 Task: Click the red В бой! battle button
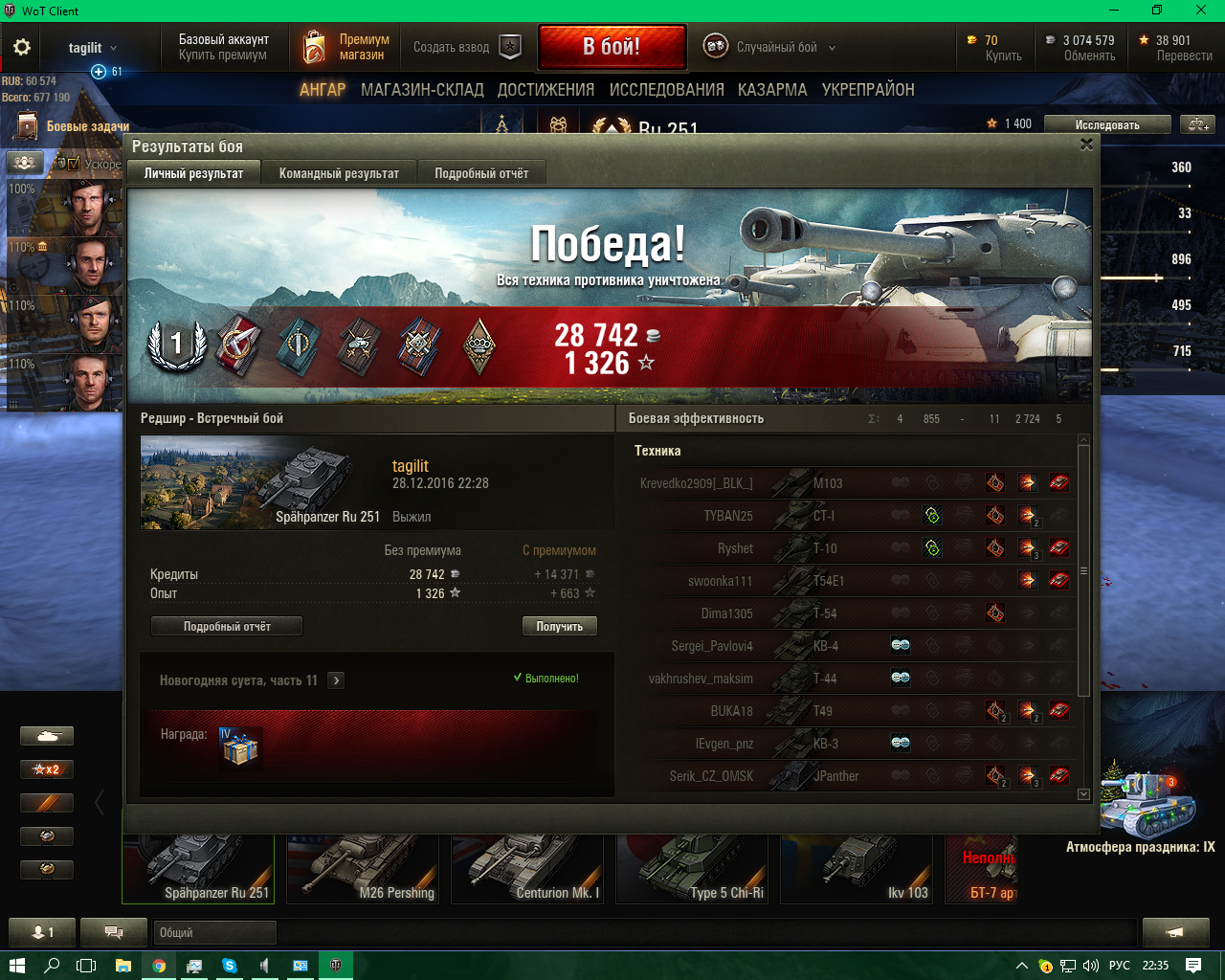(x=612, y=47)
